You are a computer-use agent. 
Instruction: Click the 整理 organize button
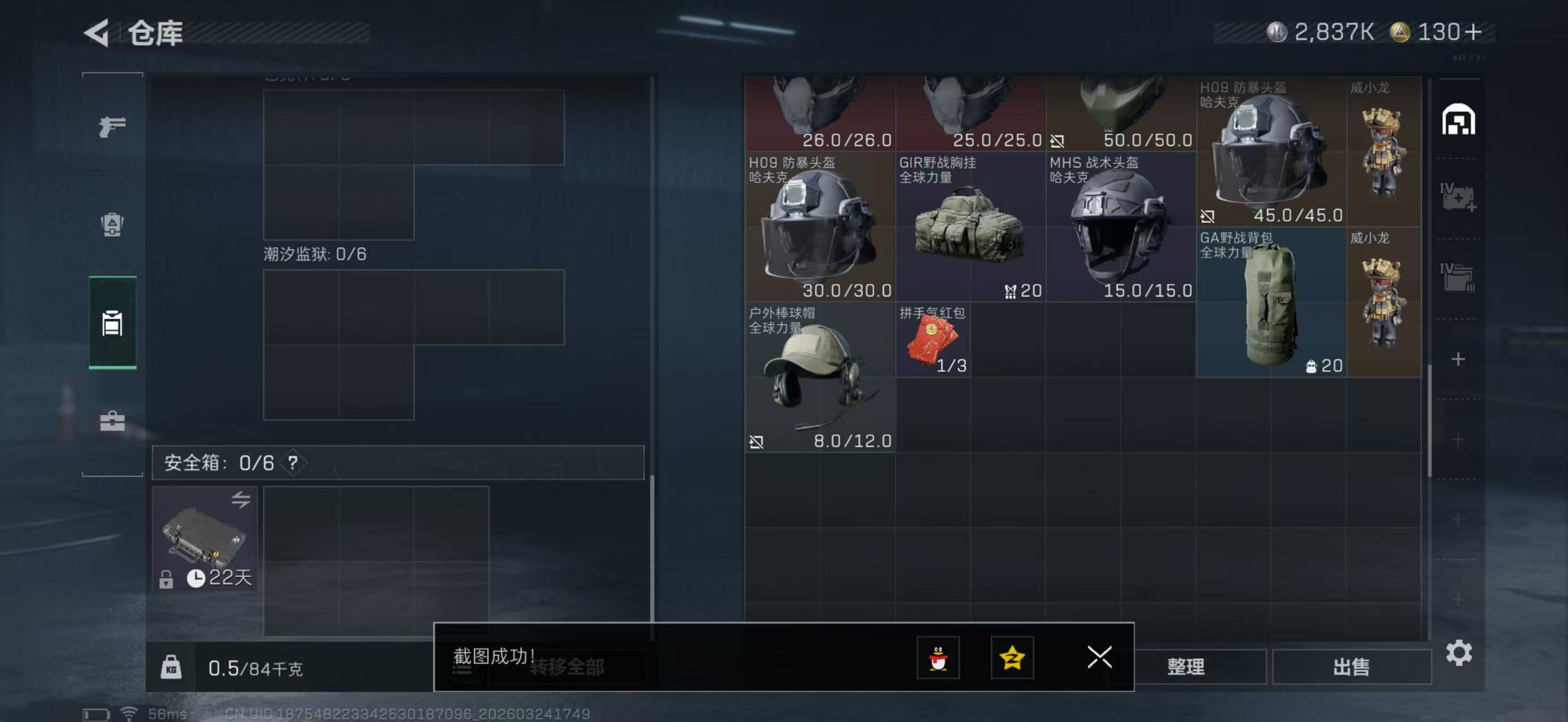[1186, 667]
